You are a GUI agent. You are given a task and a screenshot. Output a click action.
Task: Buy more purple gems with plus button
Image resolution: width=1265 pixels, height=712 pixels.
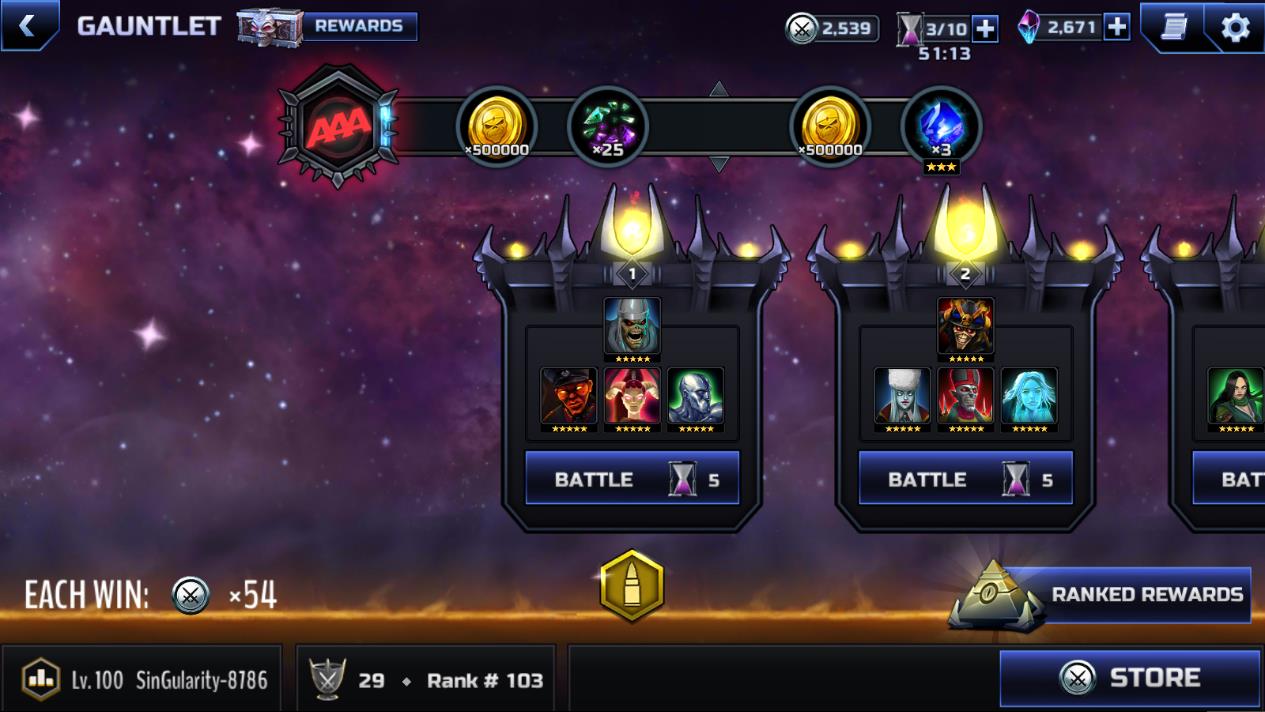pyautogui.click(x=1116, y=27)
